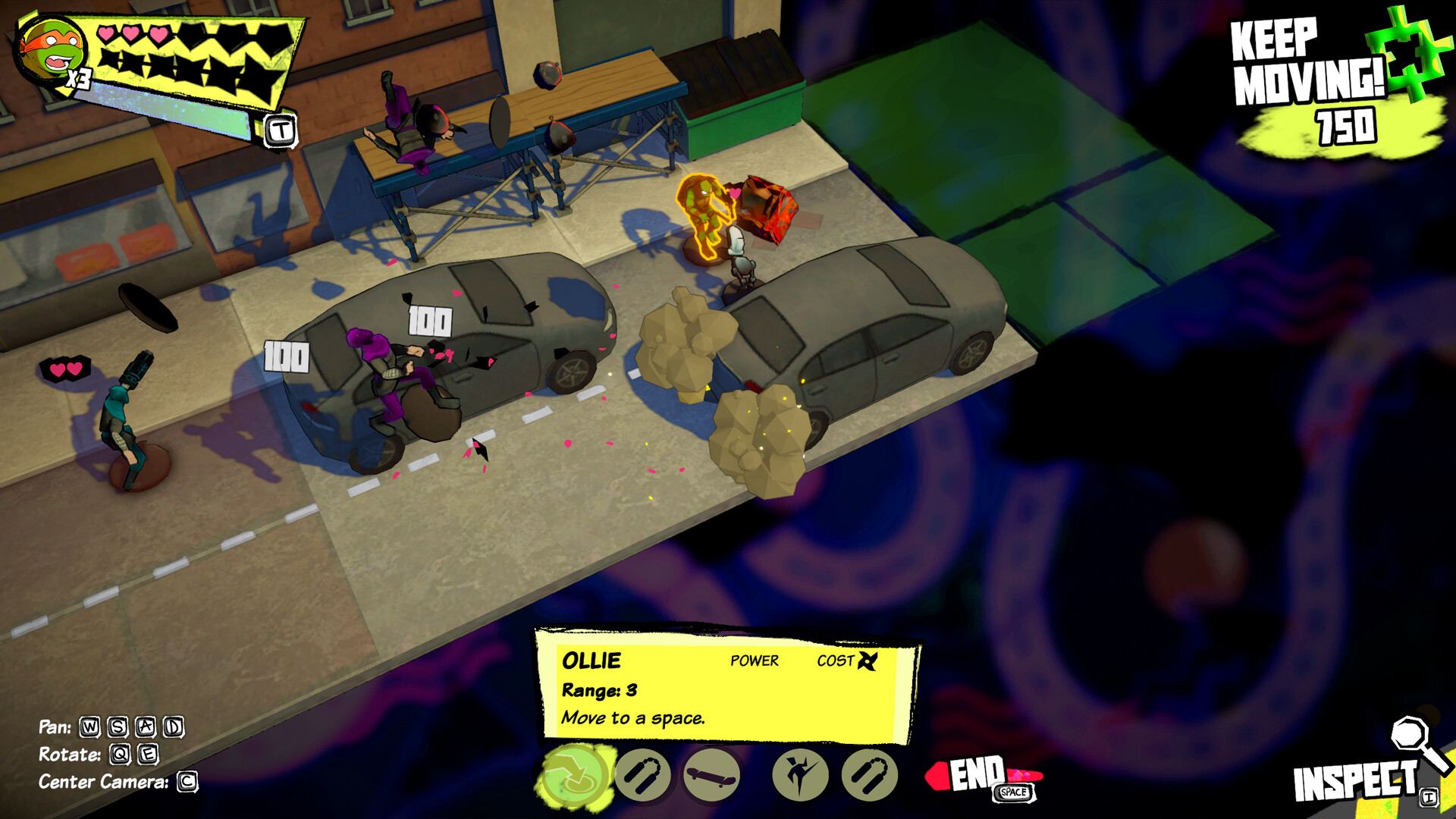The width and height of the screenshot is (1456, 819).
Task: Toggle the highlighted Ollie ability on
Action: [573, 775]
